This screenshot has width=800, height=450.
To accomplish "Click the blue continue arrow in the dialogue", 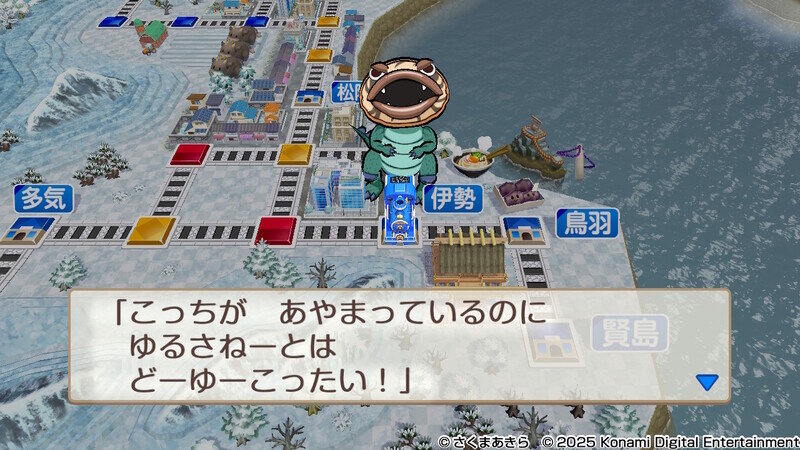I will click(x=707, y=381).
